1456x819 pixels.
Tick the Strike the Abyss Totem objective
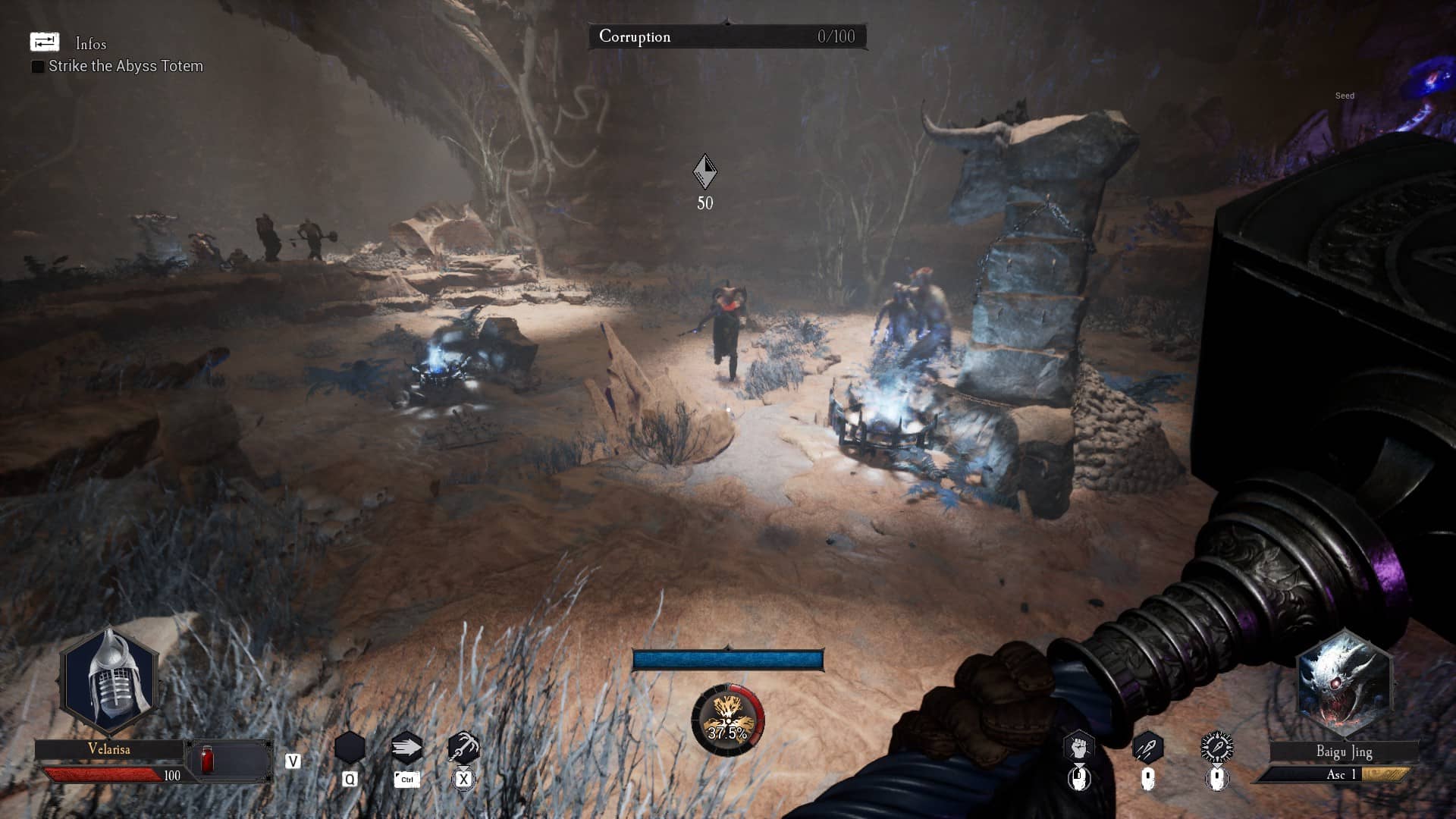pos(37,67)
